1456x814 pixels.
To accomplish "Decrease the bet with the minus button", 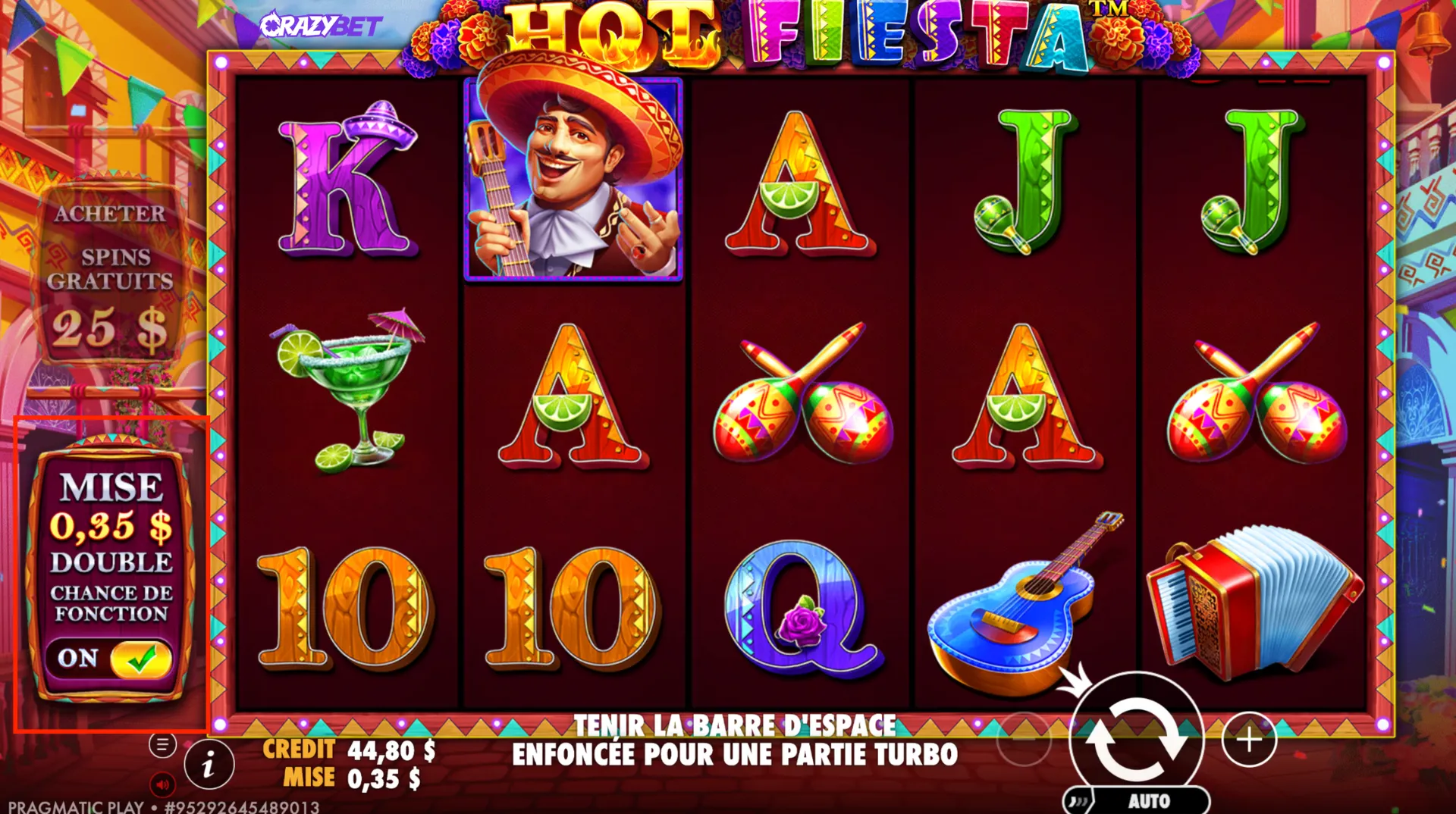I will click(1024, 739).
